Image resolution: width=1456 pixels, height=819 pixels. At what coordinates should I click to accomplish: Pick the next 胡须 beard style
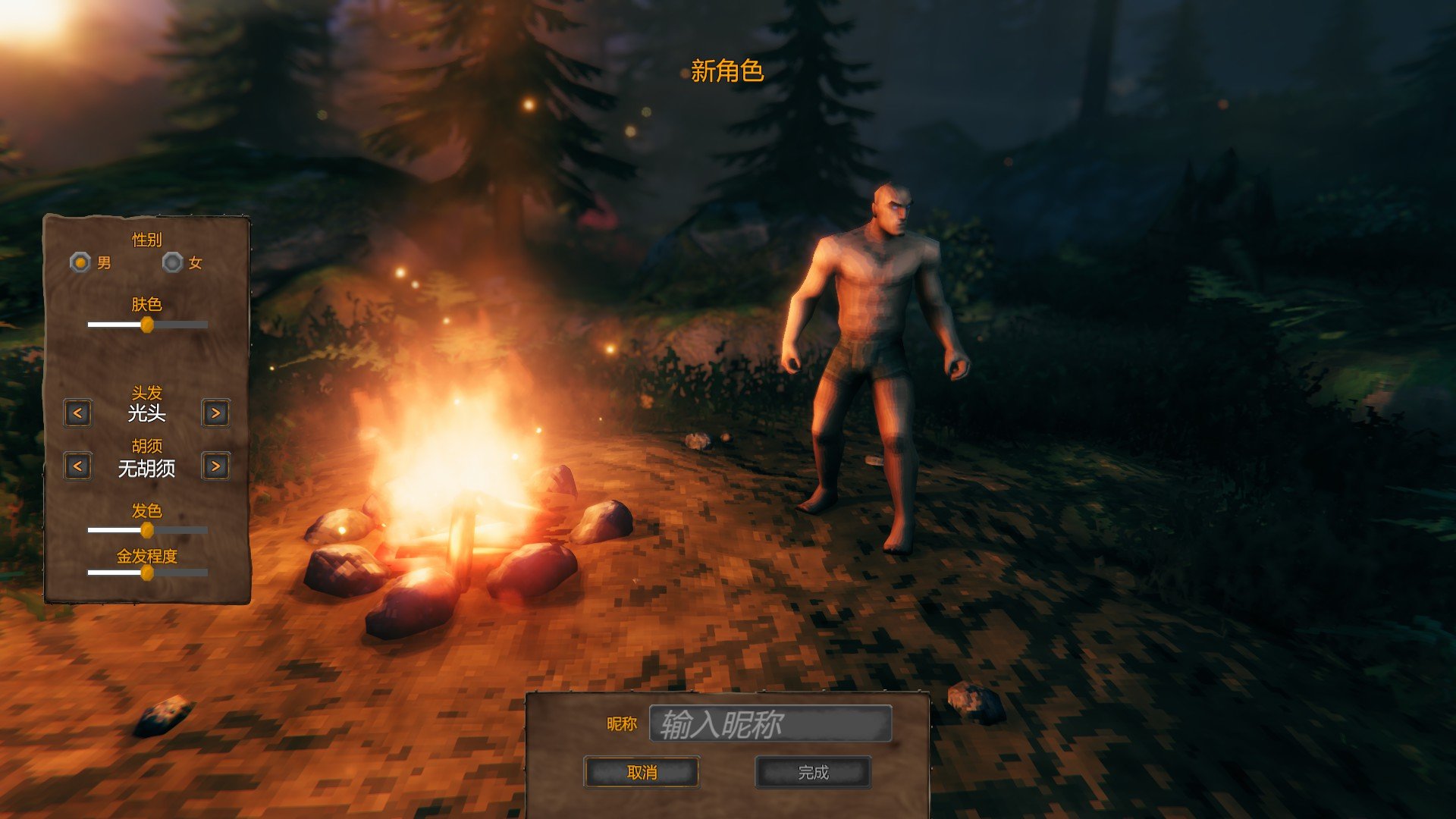click(x=216, y=466)
